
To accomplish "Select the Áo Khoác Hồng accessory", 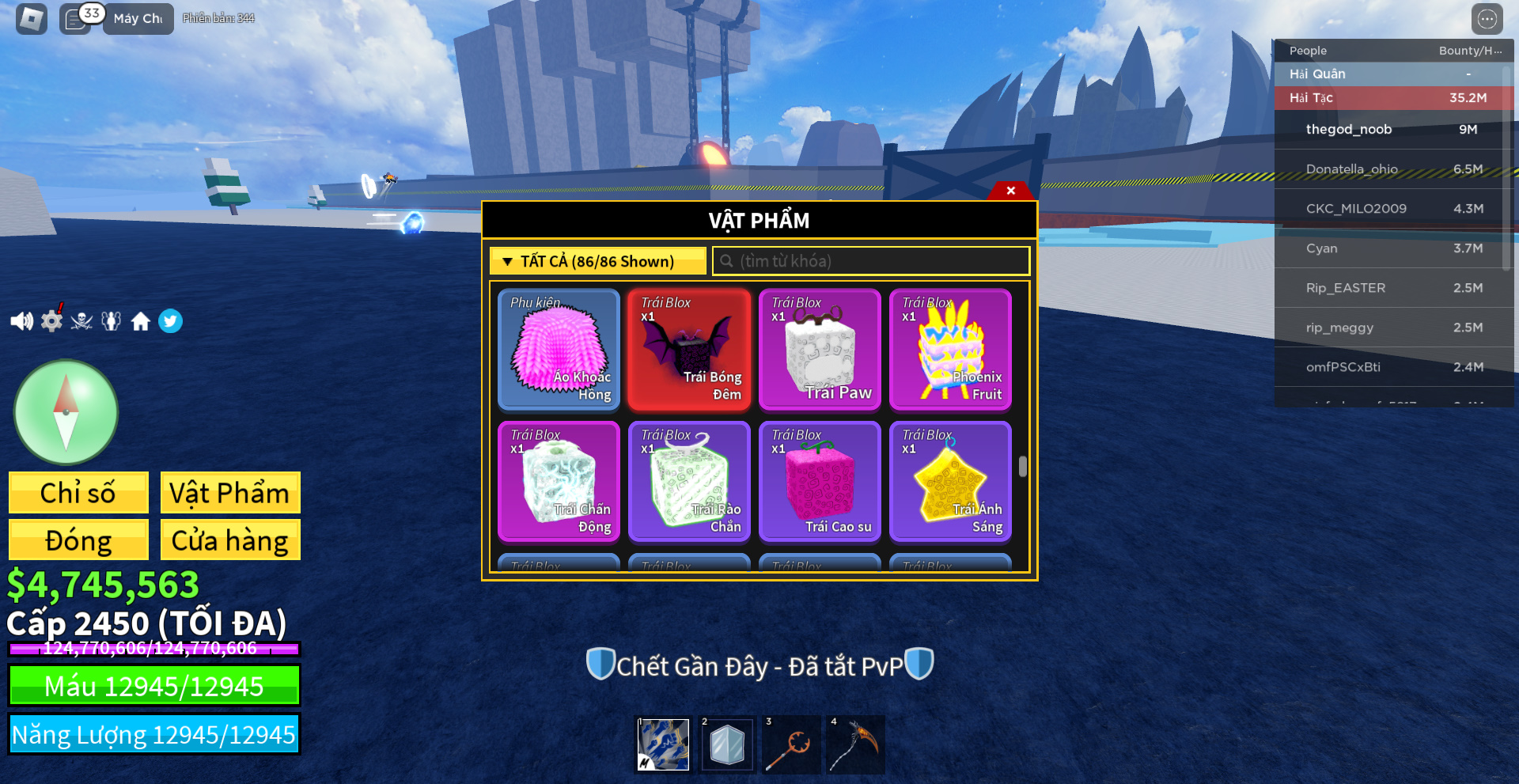I will coord(559,350).
